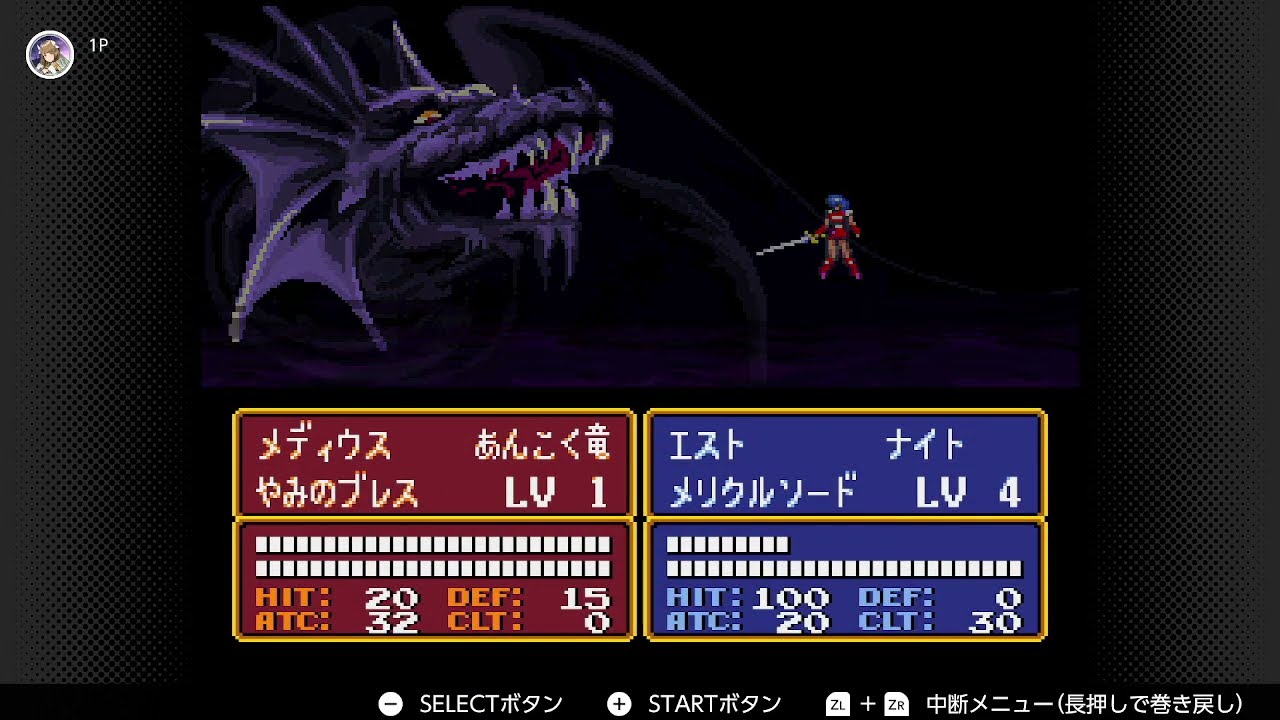Viewport: 1280px width, 720px height.
Task: Select the あんこく竜 class label
Action: pos(542,443)
